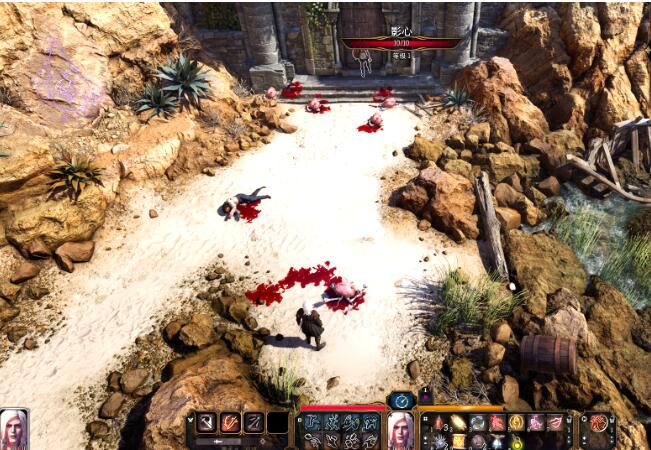
Task: Select the party portrait in the corner
Action: coord(14,428)
